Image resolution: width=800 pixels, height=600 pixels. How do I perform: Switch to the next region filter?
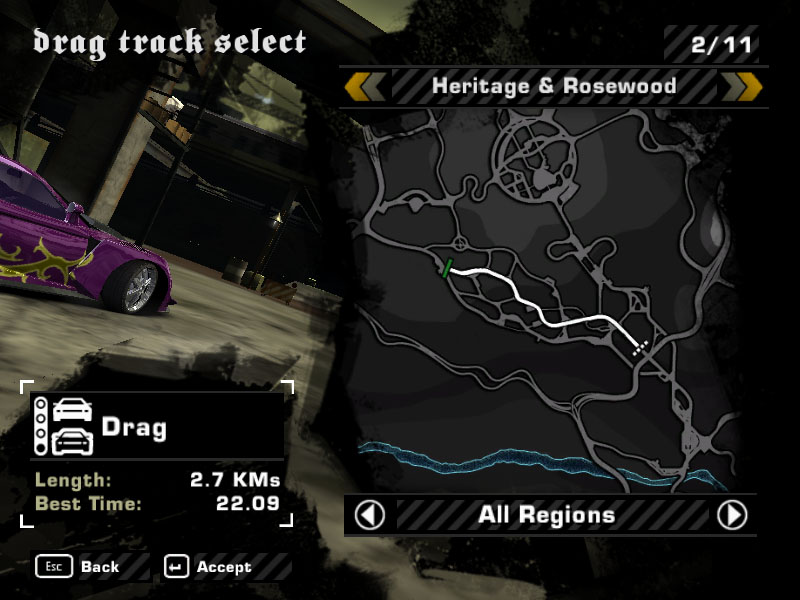(733, 515)
